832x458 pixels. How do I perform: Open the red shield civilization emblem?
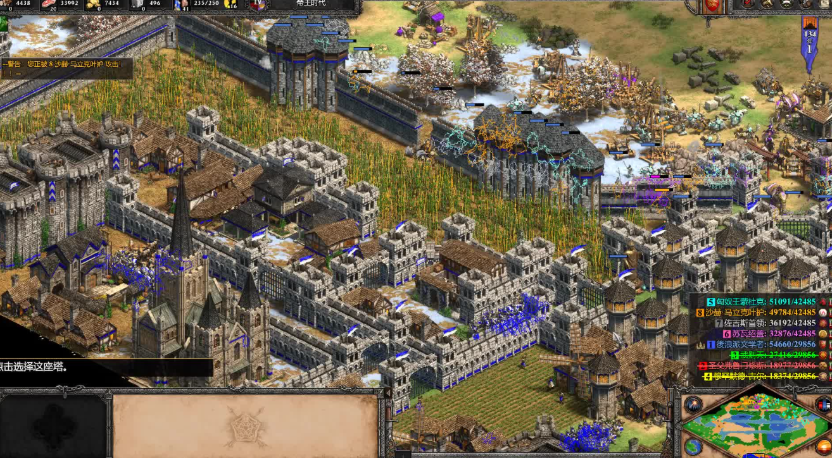pos(712,6)
